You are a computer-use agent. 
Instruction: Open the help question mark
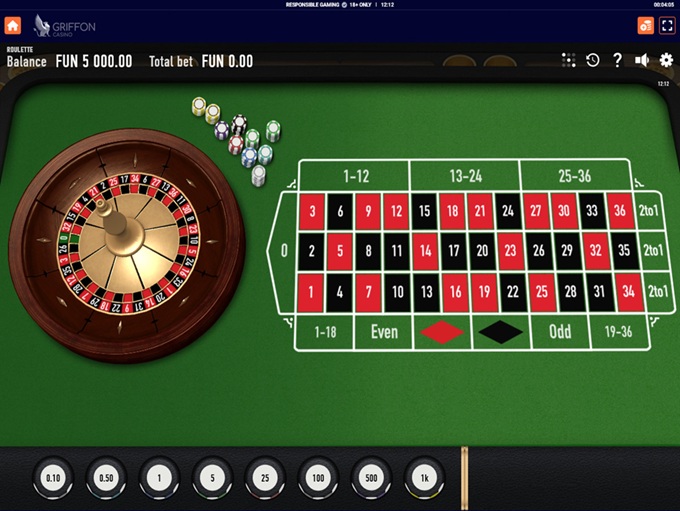pos(617,61)
